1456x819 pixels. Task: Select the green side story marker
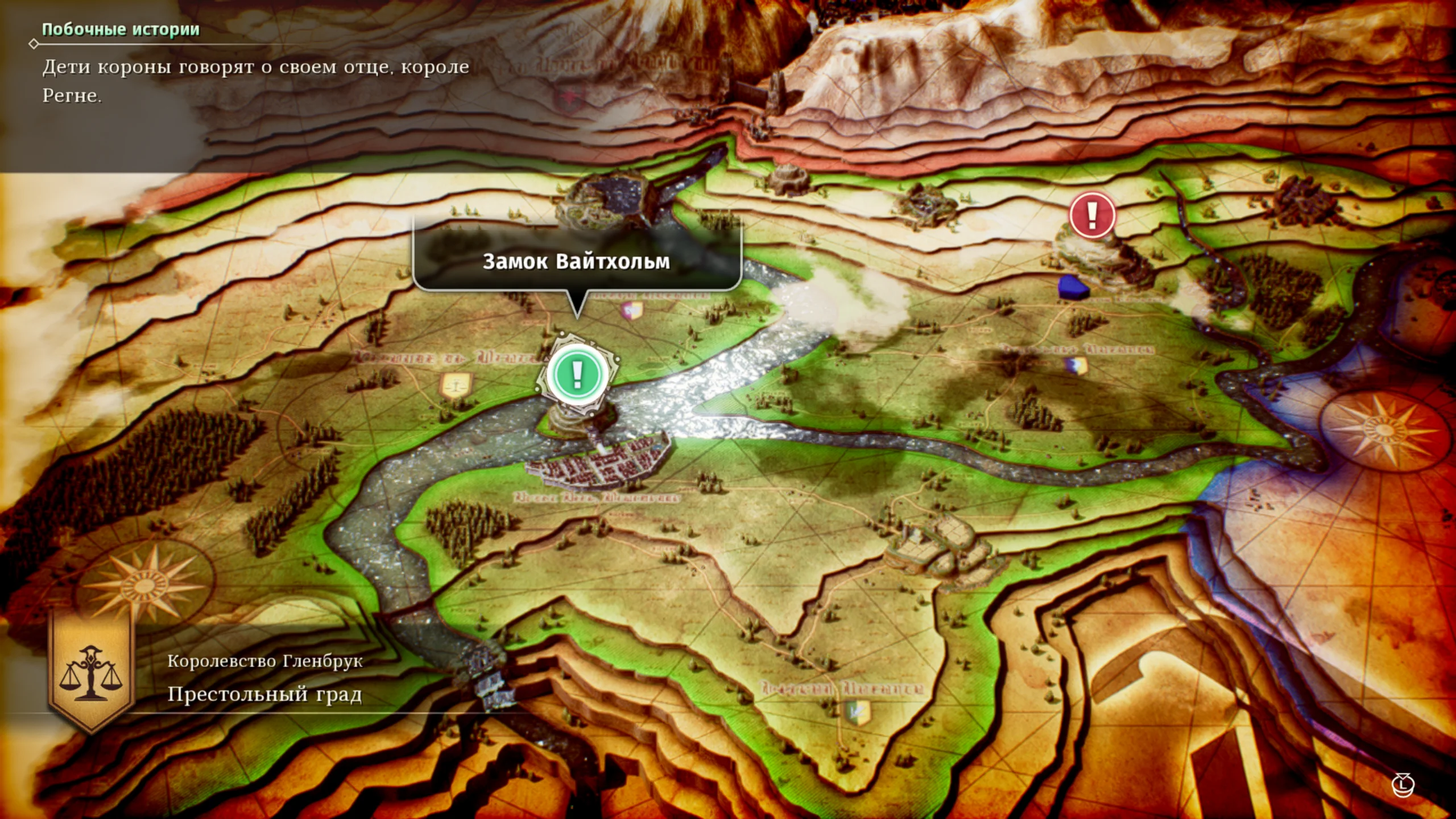[577, 374]
